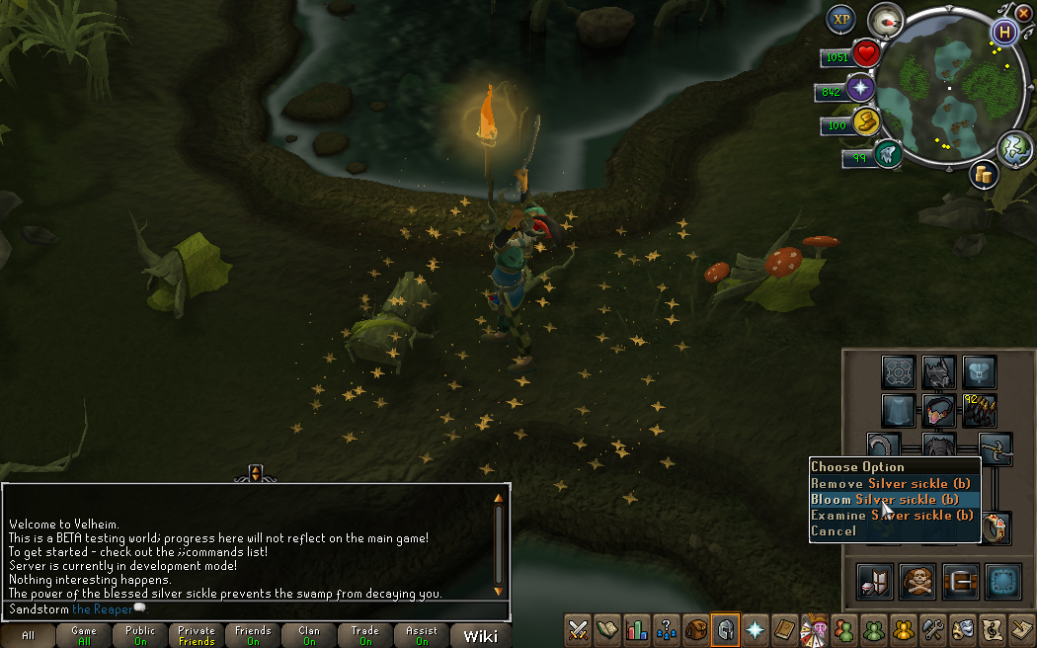The image size is (1037, 648).
Task: Open the Wiki from the chat bar
Action: (480, 635)
